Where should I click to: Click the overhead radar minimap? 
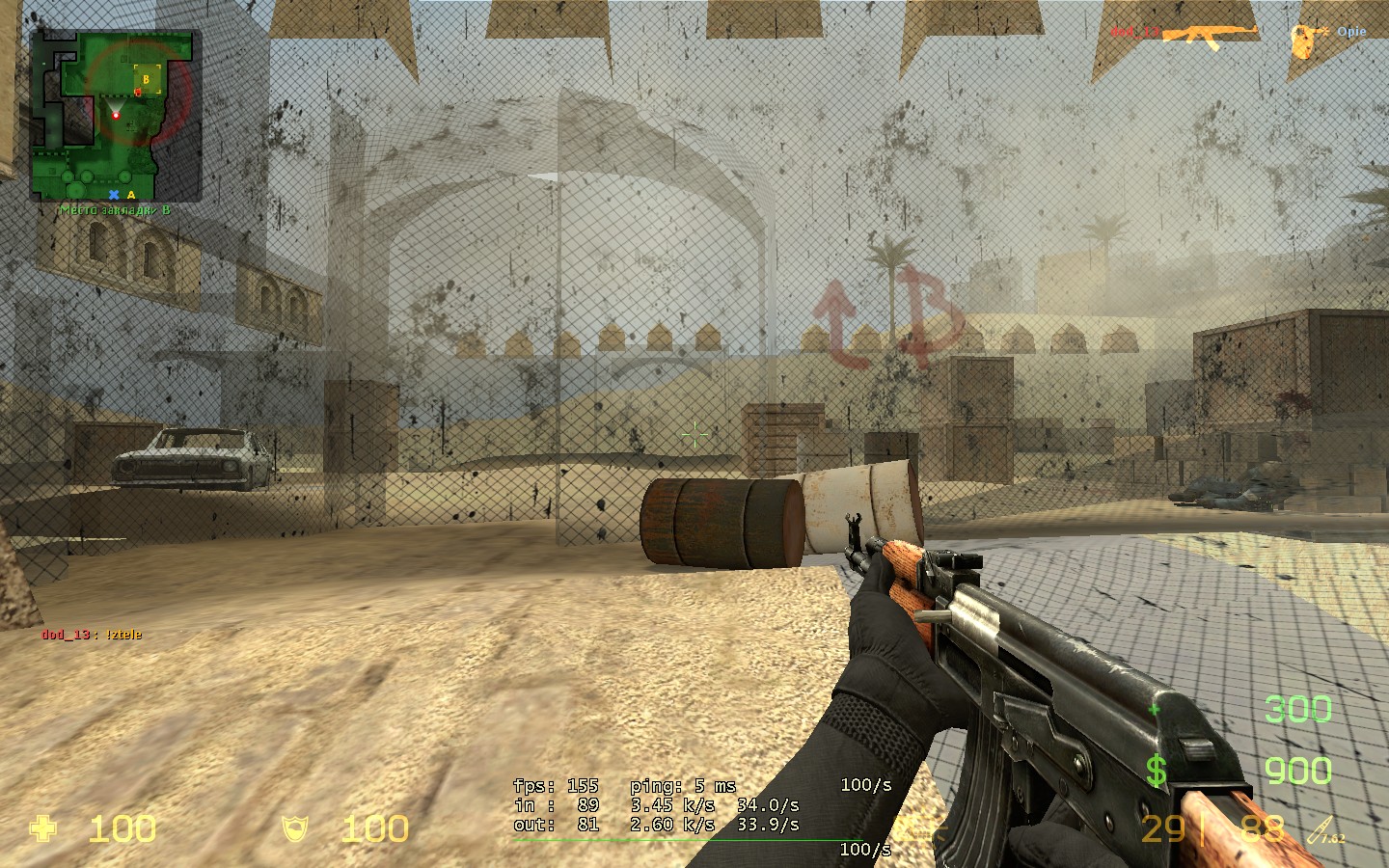point(116,115)
